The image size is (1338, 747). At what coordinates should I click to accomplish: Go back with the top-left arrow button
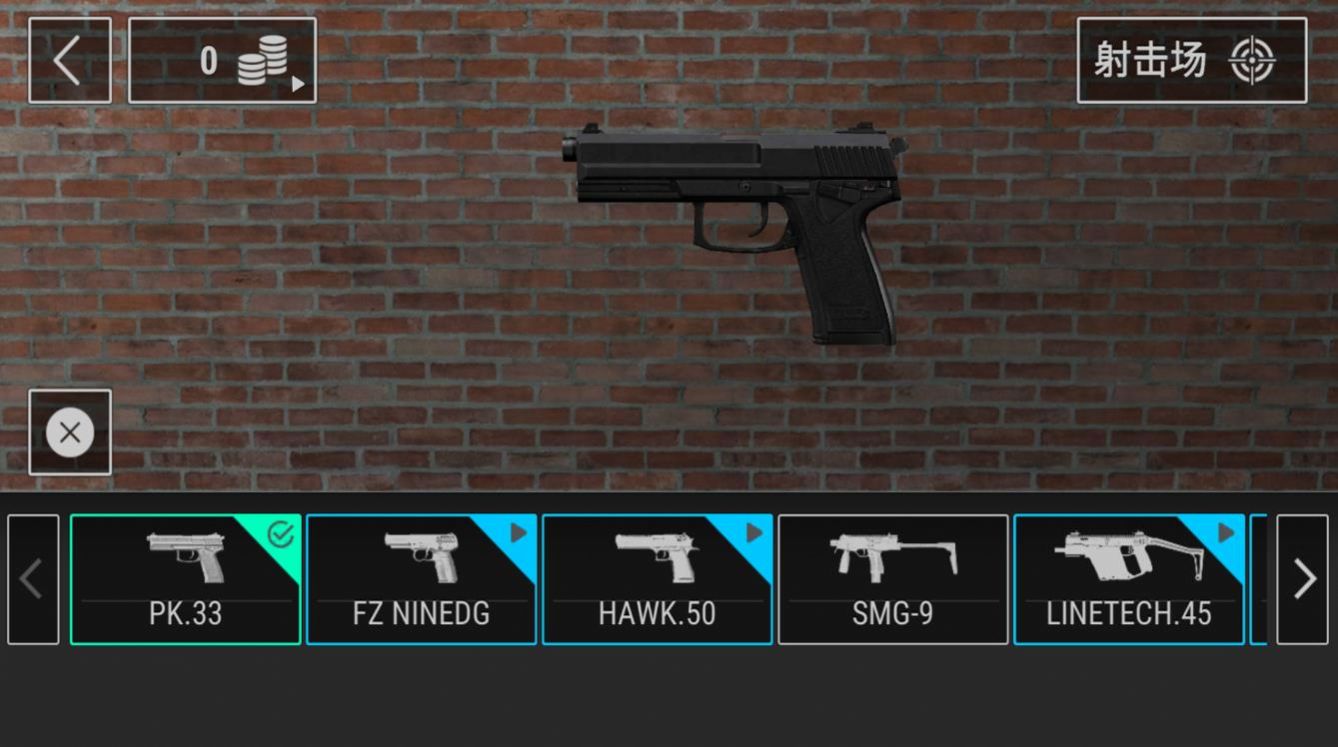[69, 60]
